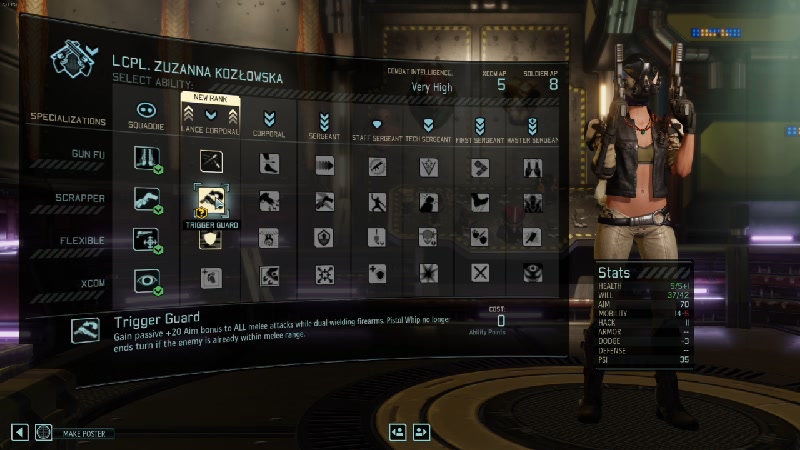Select the highlighted Trigger Guard ability
Viewport: 800px width, 450px height.
pos(210,200)
